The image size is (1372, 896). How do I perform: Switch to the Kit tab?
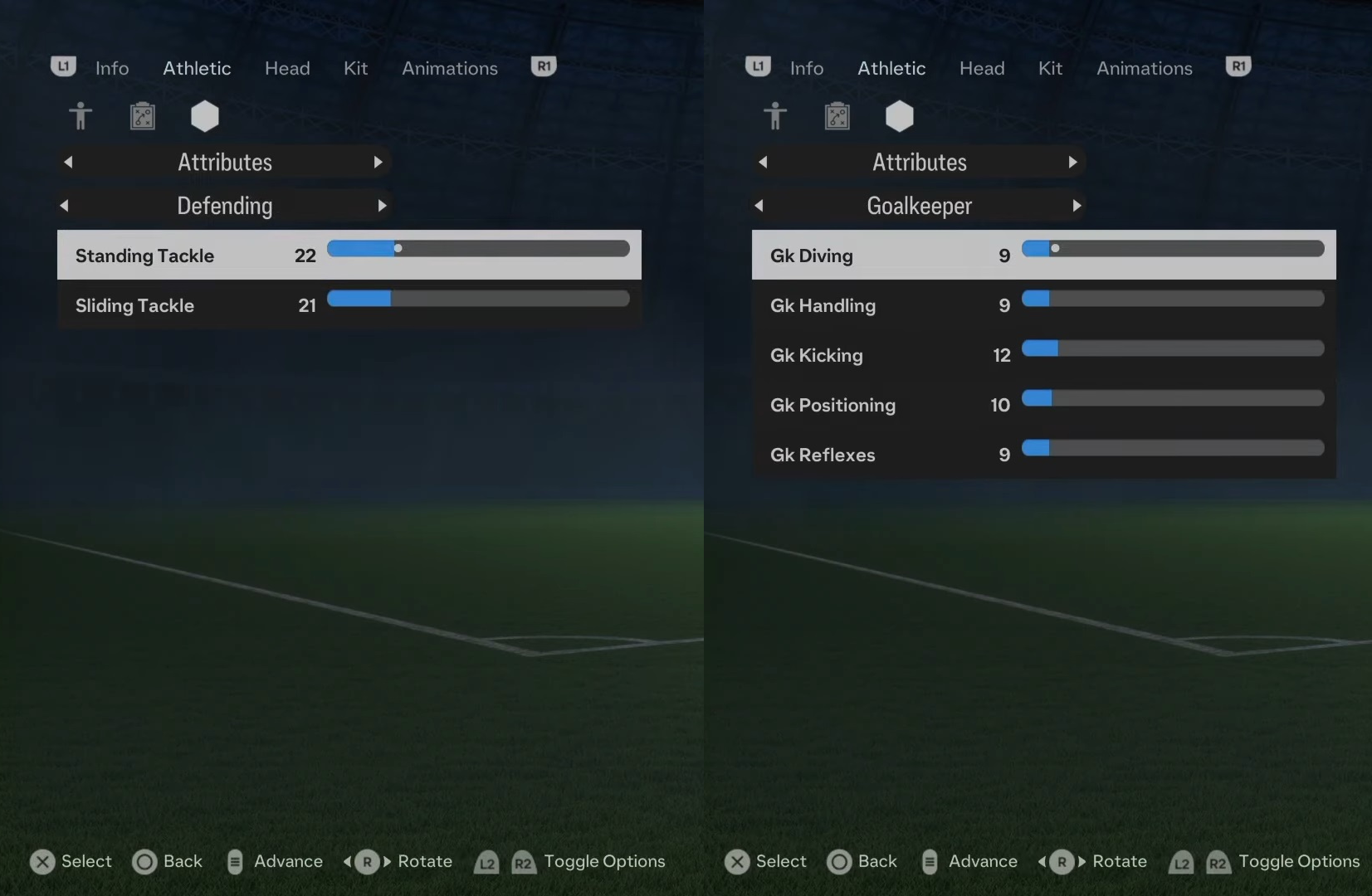[354, 68]
